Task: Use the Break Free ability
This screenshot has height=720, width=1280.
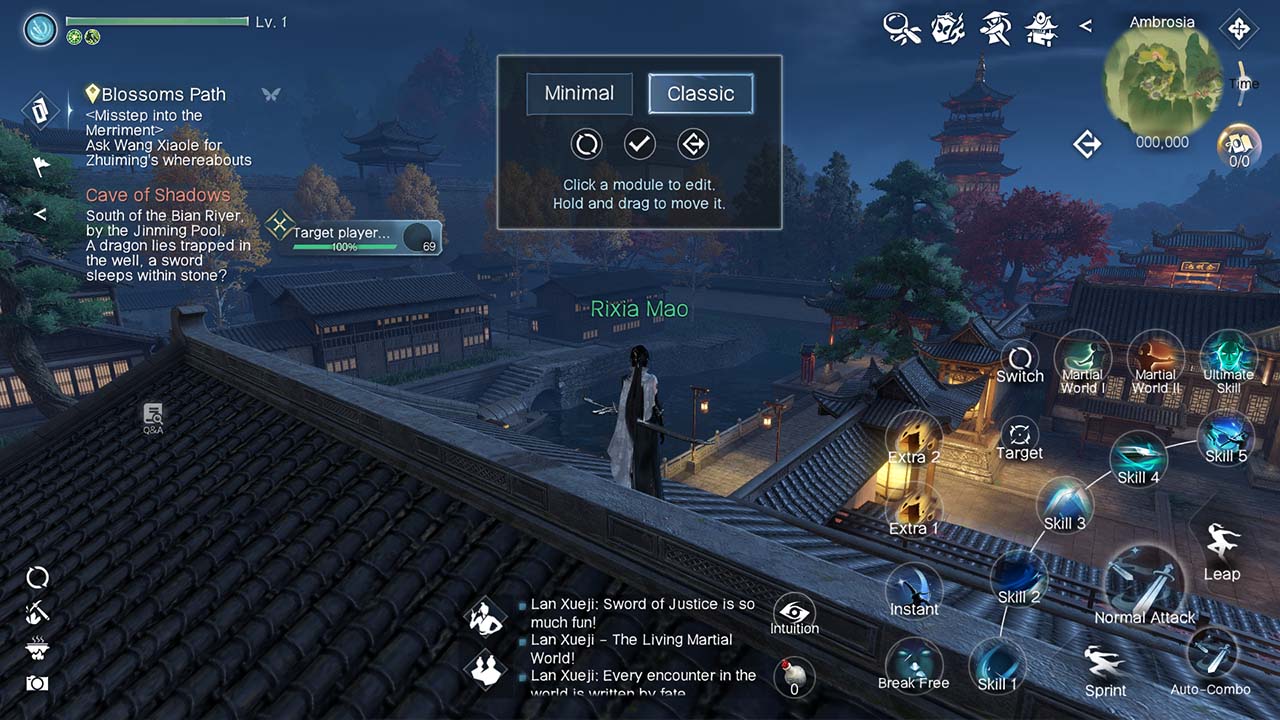Action: [x=913, y=664]
